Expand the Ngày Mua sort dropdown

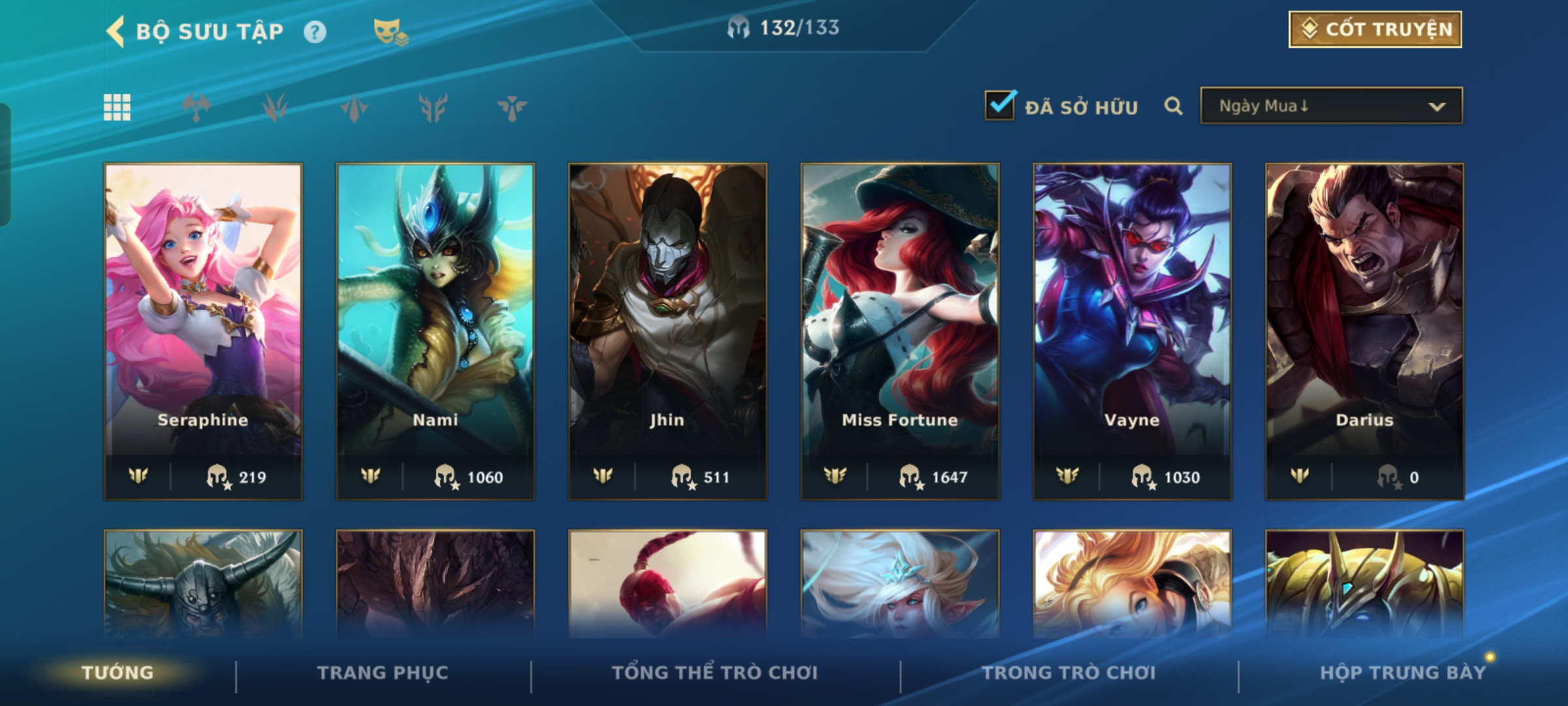coord(1331,106)
